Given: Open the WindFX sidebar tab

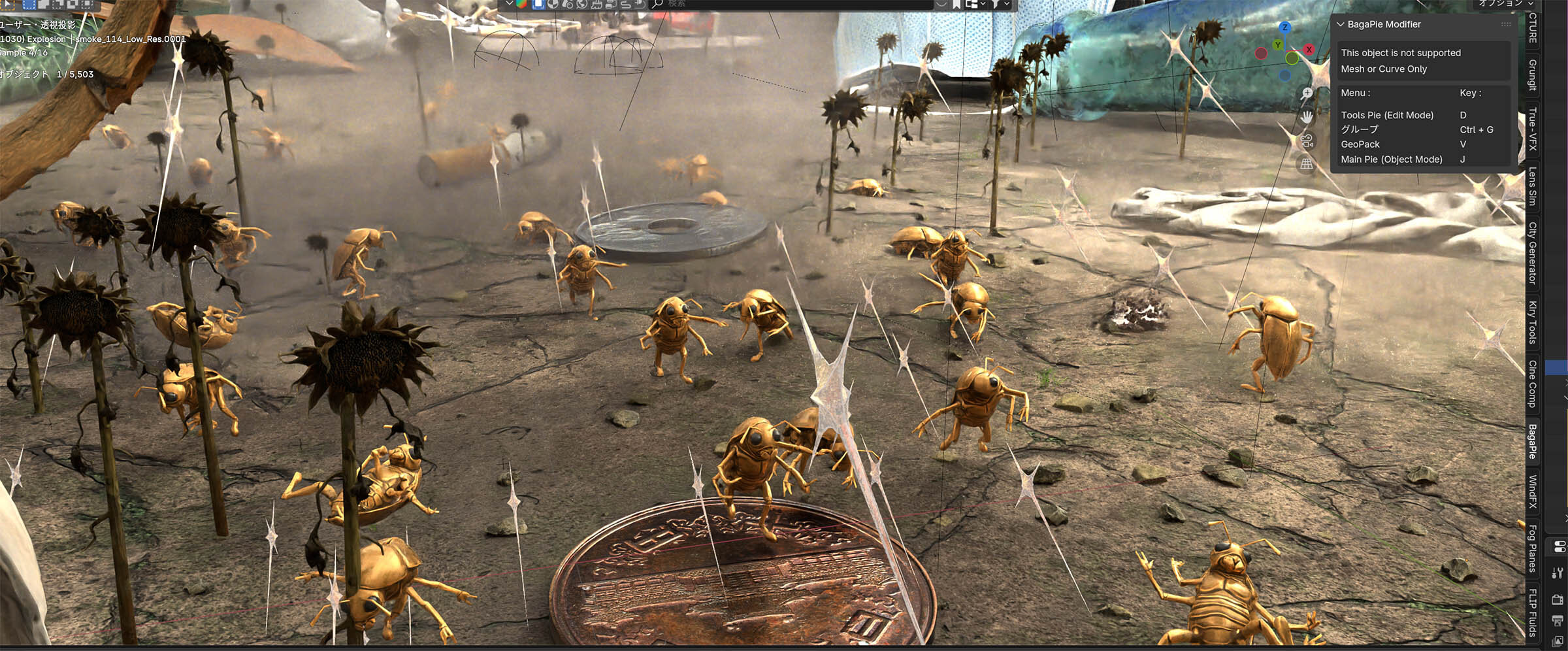Looking at the screenshot, I should click(x=1532, y=492).
